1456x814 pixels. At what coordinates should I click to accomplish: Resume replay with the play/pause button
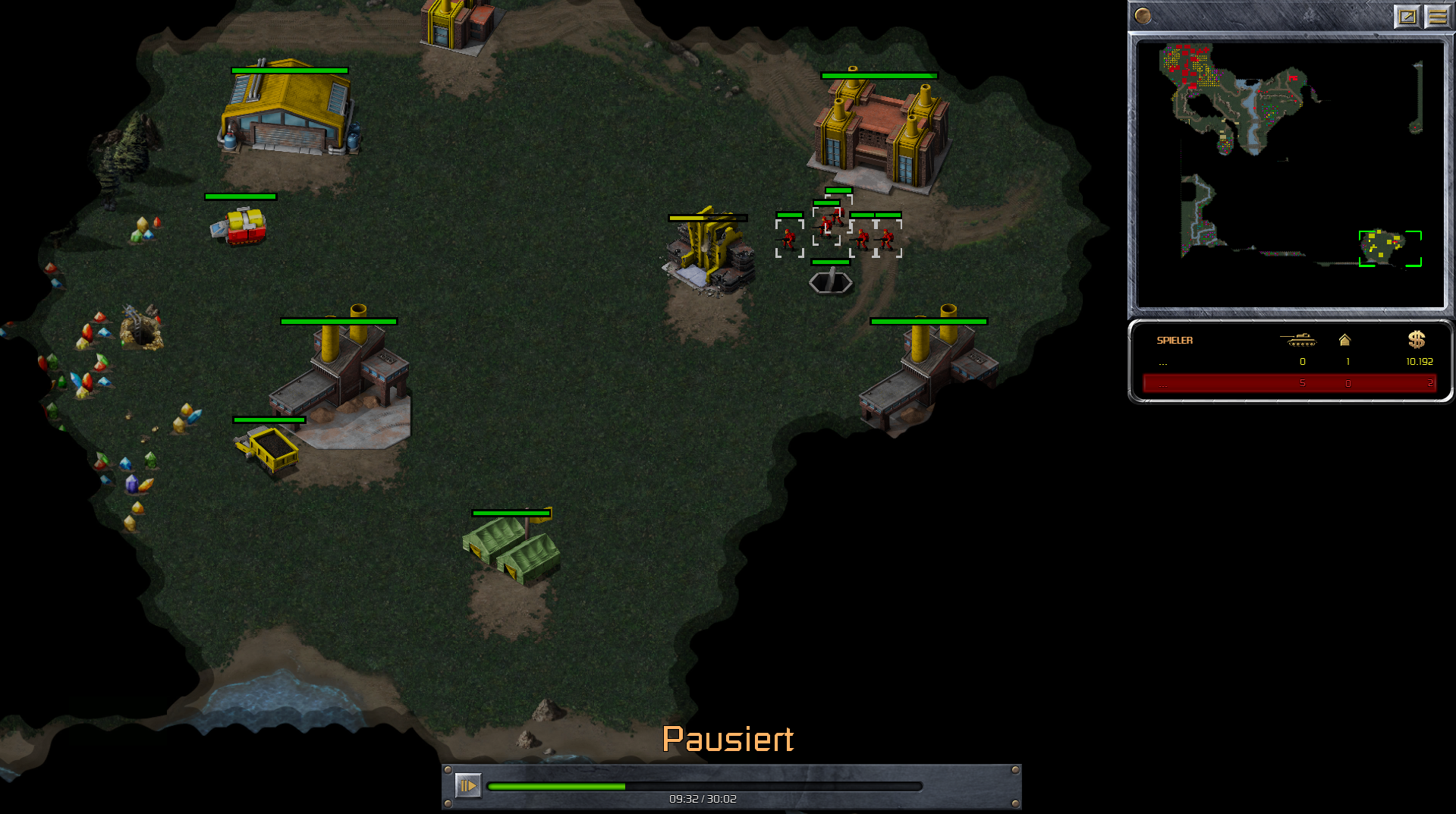click(x=467, y=785)
